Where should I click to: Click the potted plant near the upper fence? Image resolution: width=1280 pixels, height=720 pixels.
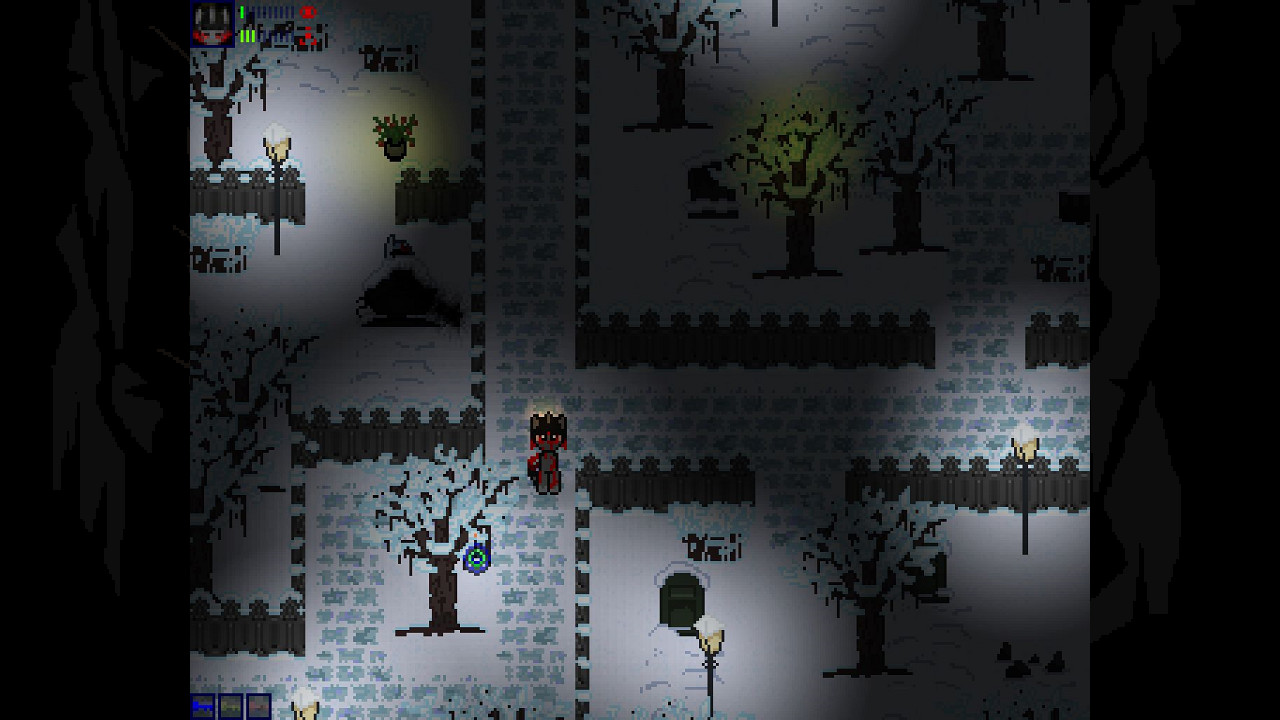point(396,135)
